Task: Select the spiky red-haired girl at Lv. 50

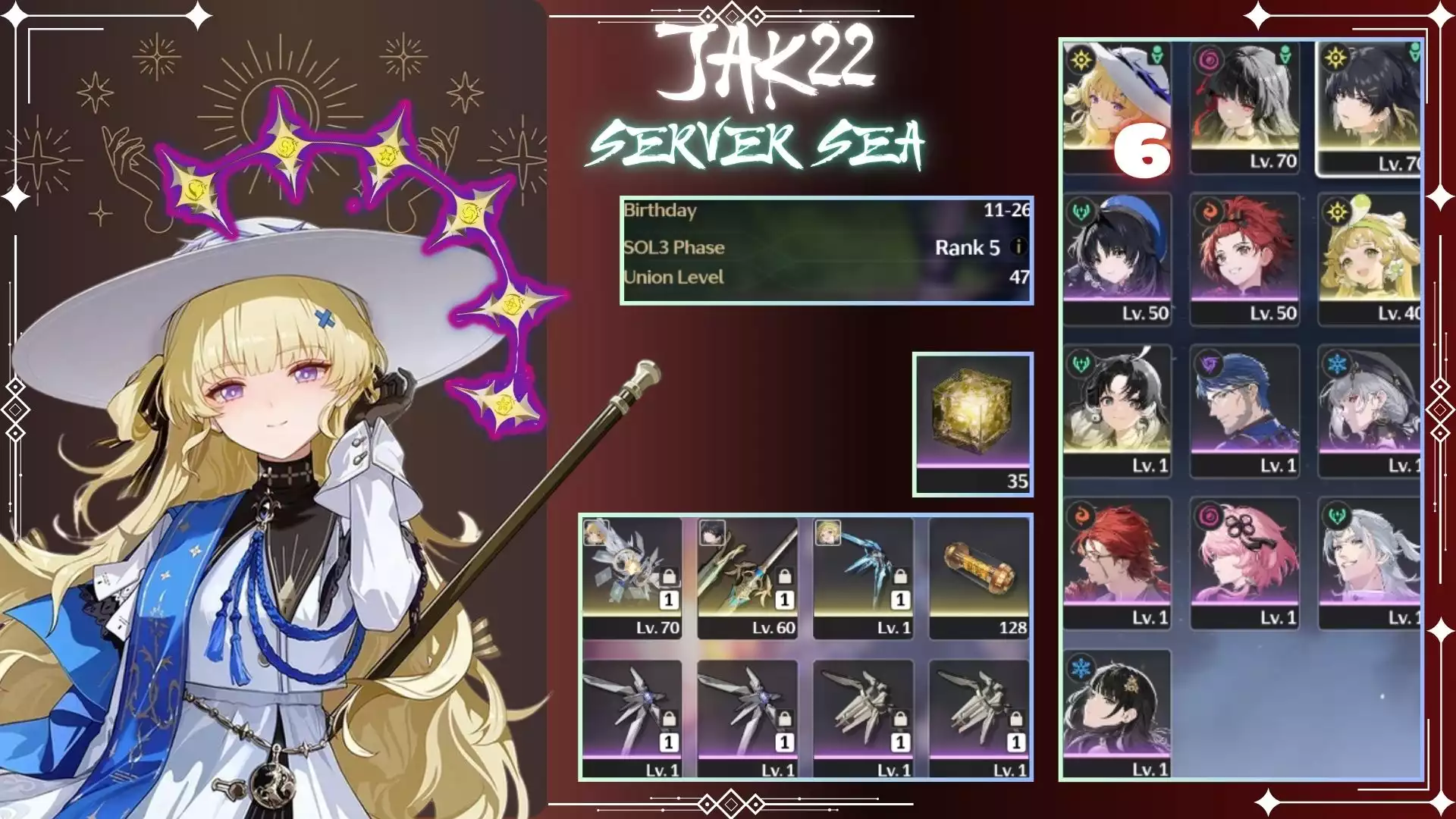Action: click(1244, 258)
